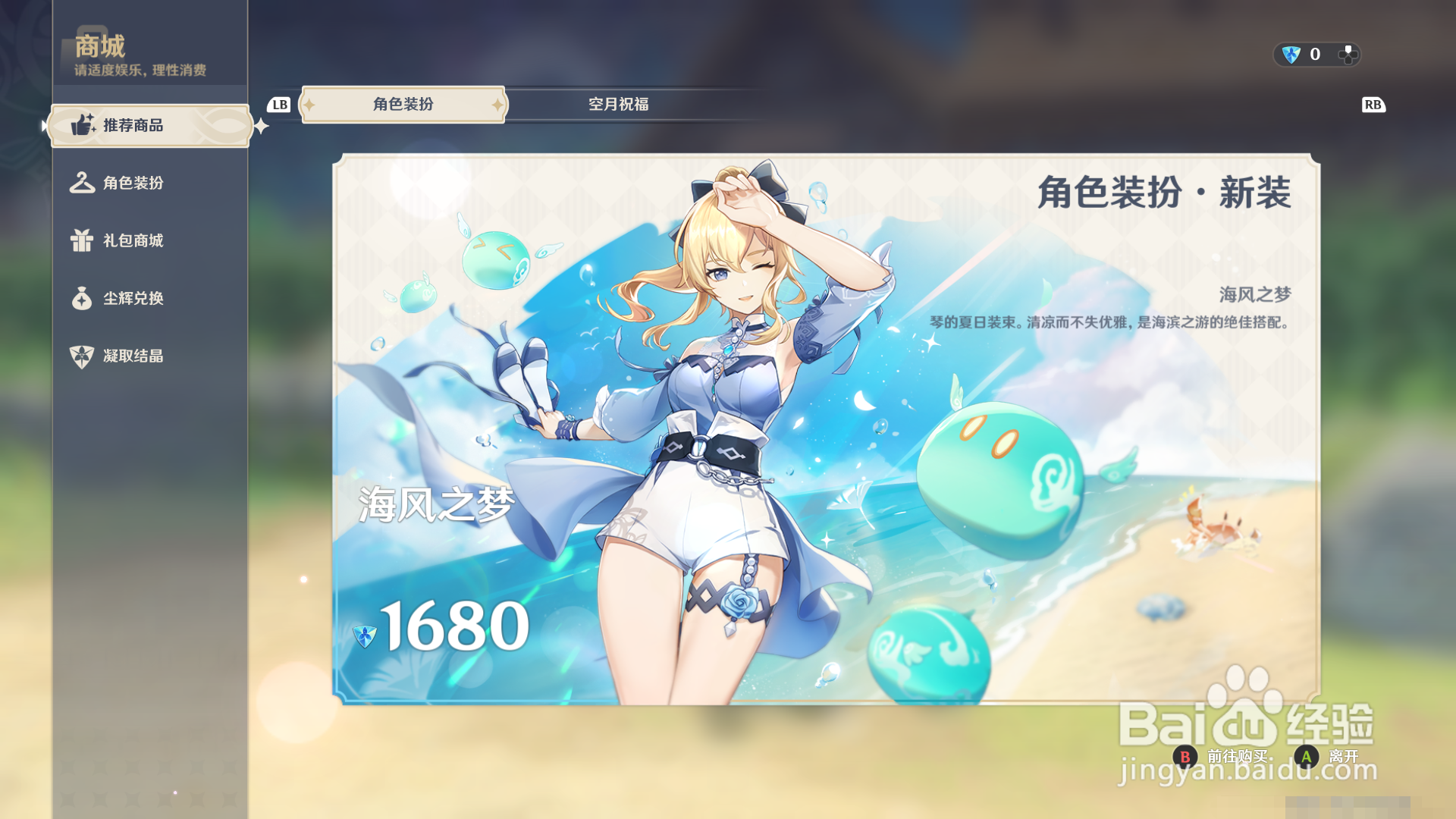The width and height of the screenshot is (1456, 819).
Task: Click the green A button icon near 离开
Action: pos(1306,758)
